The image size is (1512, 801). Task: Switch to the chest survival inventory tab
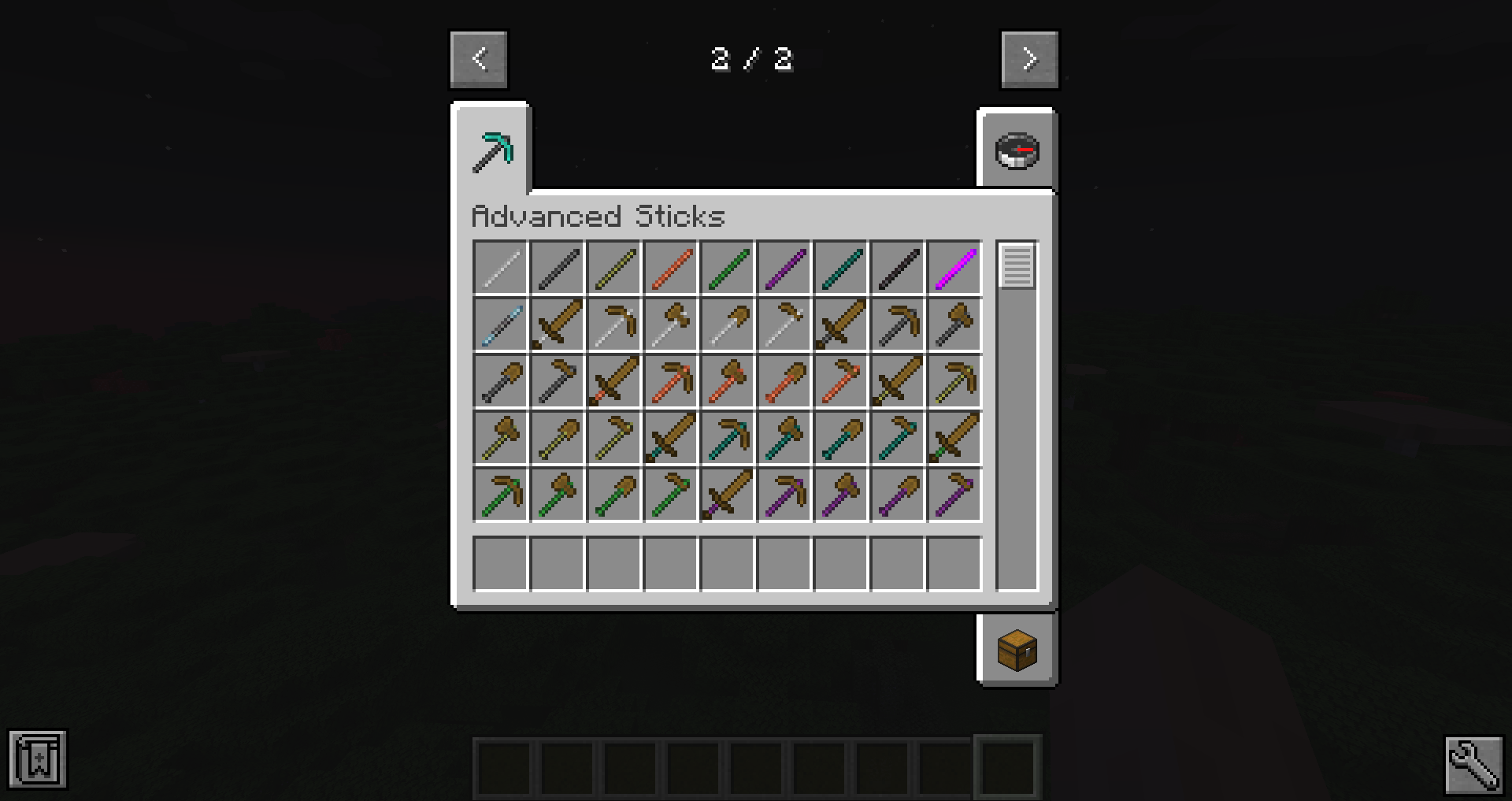click(x=1017, y=650)
